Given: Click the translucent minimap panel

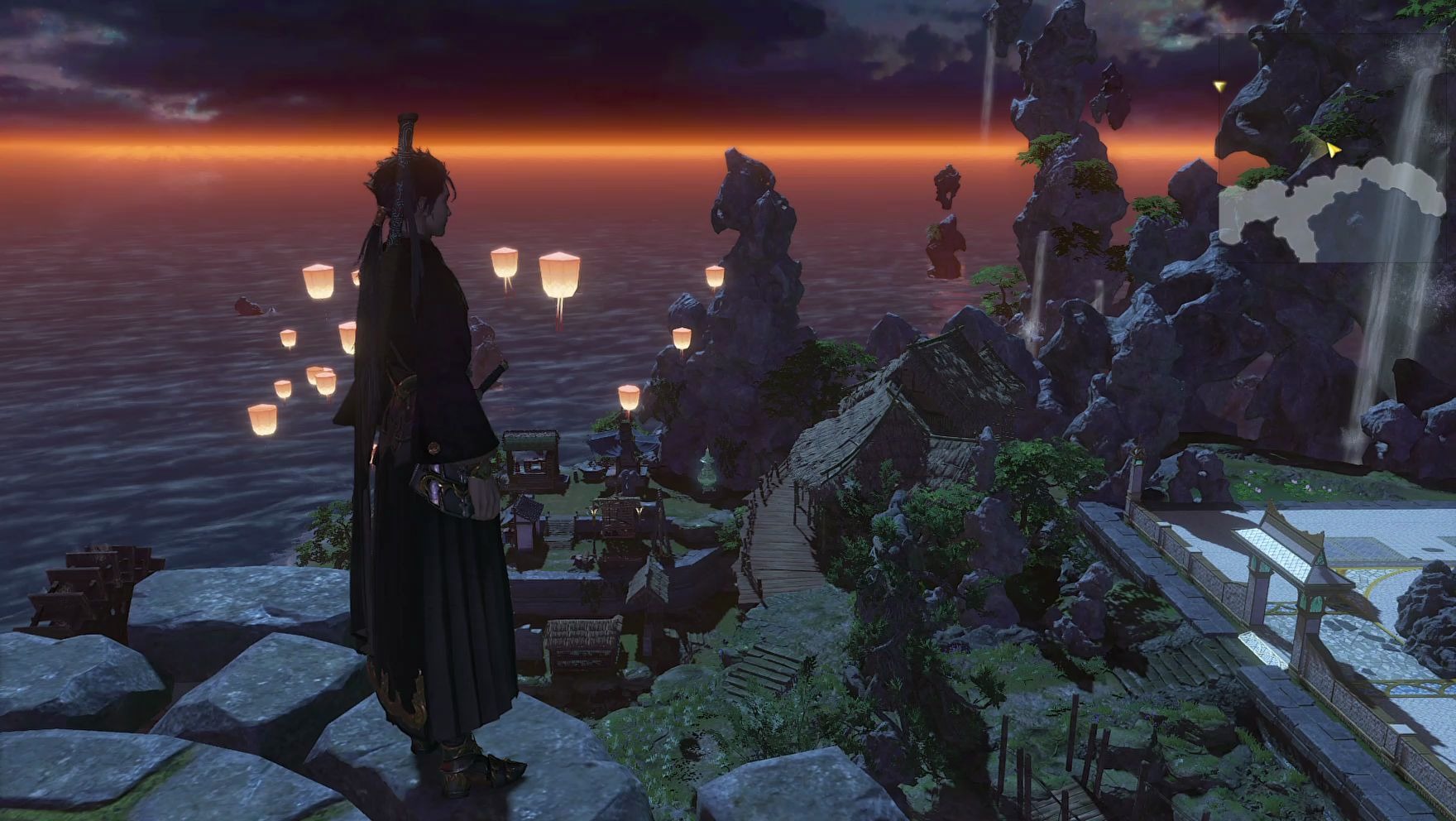Looking at the screenshot, I should [1336, 149].
